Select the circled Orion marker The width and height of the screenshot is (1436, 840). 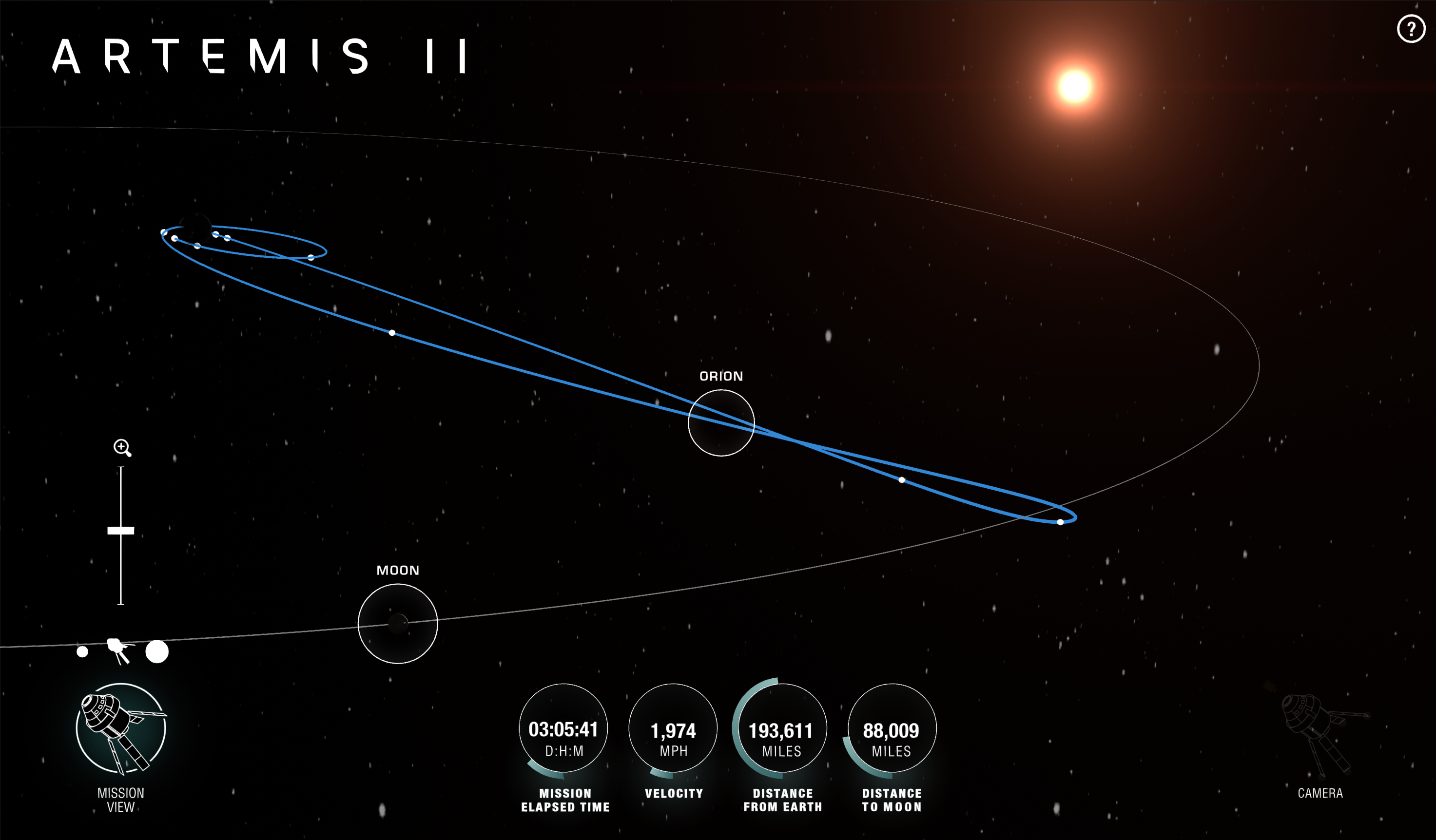[721, 422]
